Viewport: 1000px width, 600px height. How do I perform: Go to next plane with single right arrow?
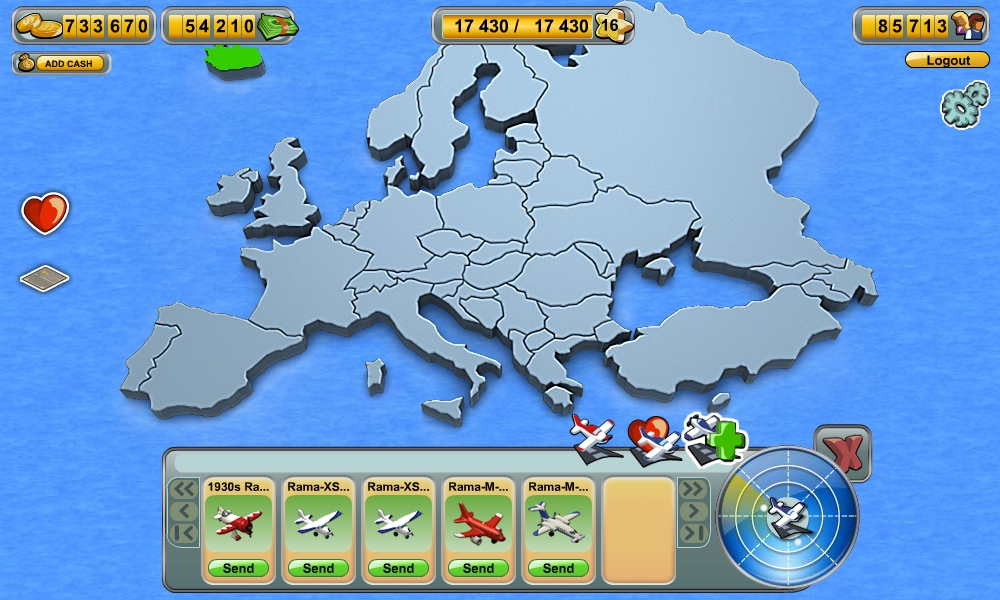tap(693, 511)
